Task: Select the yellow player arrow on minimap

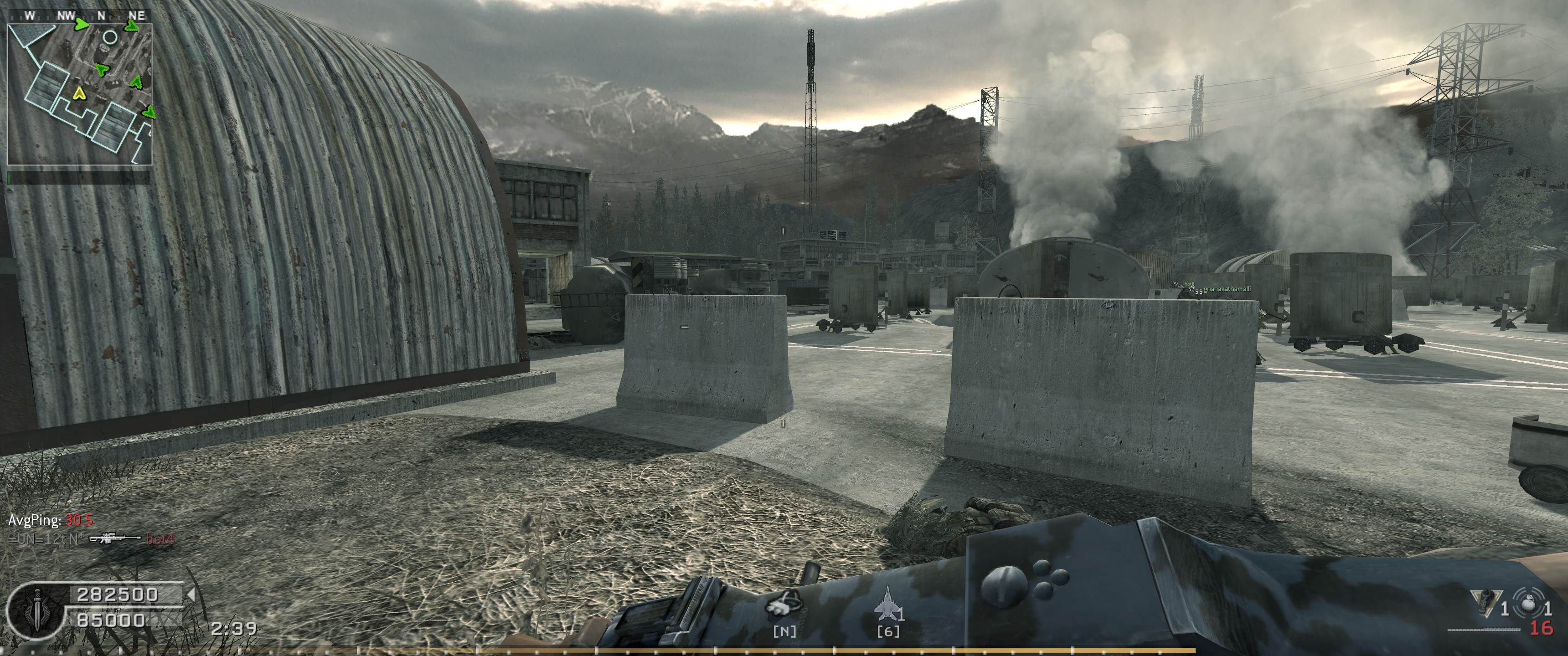Action: pyautogui.click(x=78, y=93)
